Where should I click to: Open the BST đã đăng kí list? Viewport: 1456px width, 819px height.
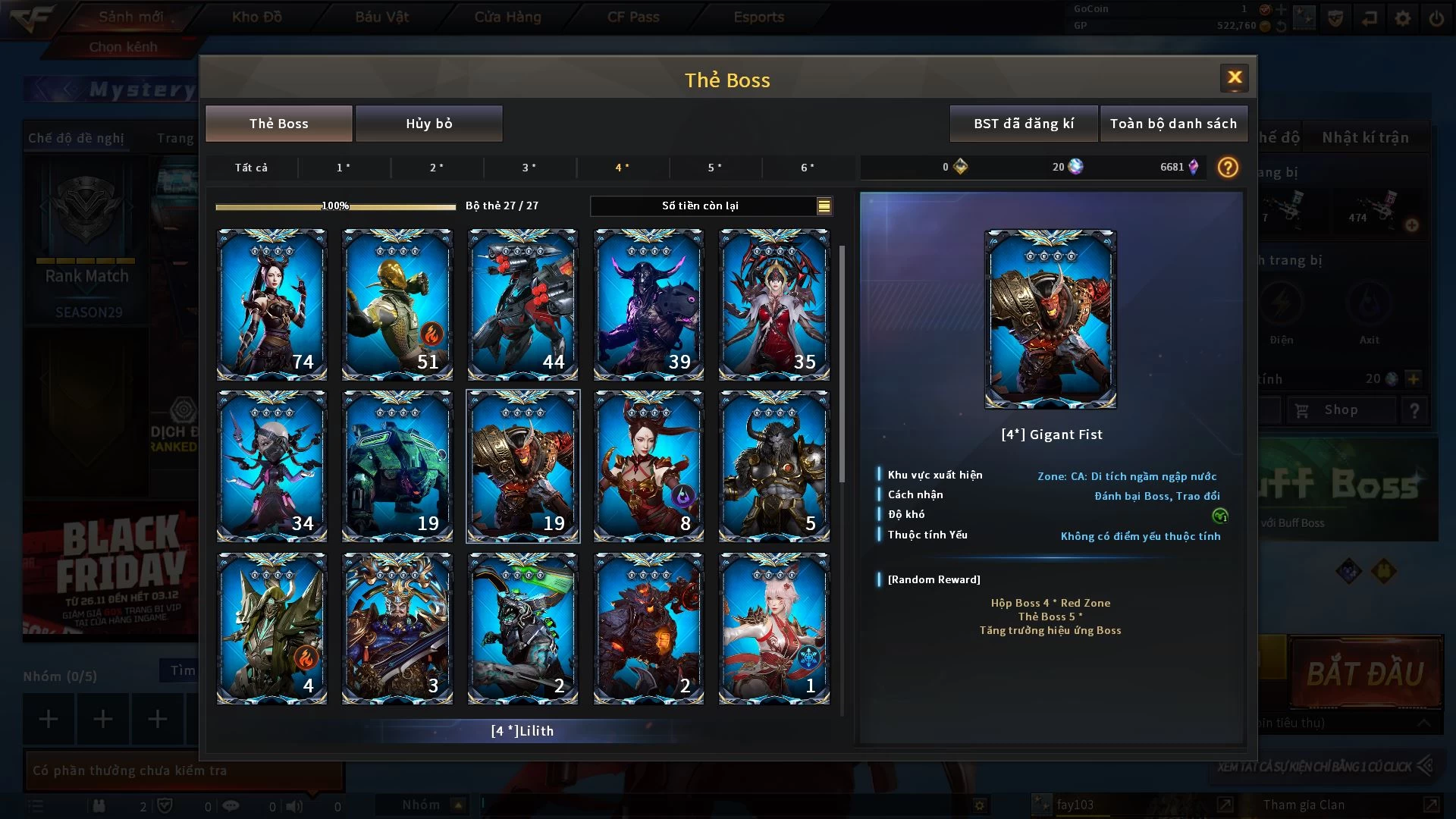tap(1024, 124)
